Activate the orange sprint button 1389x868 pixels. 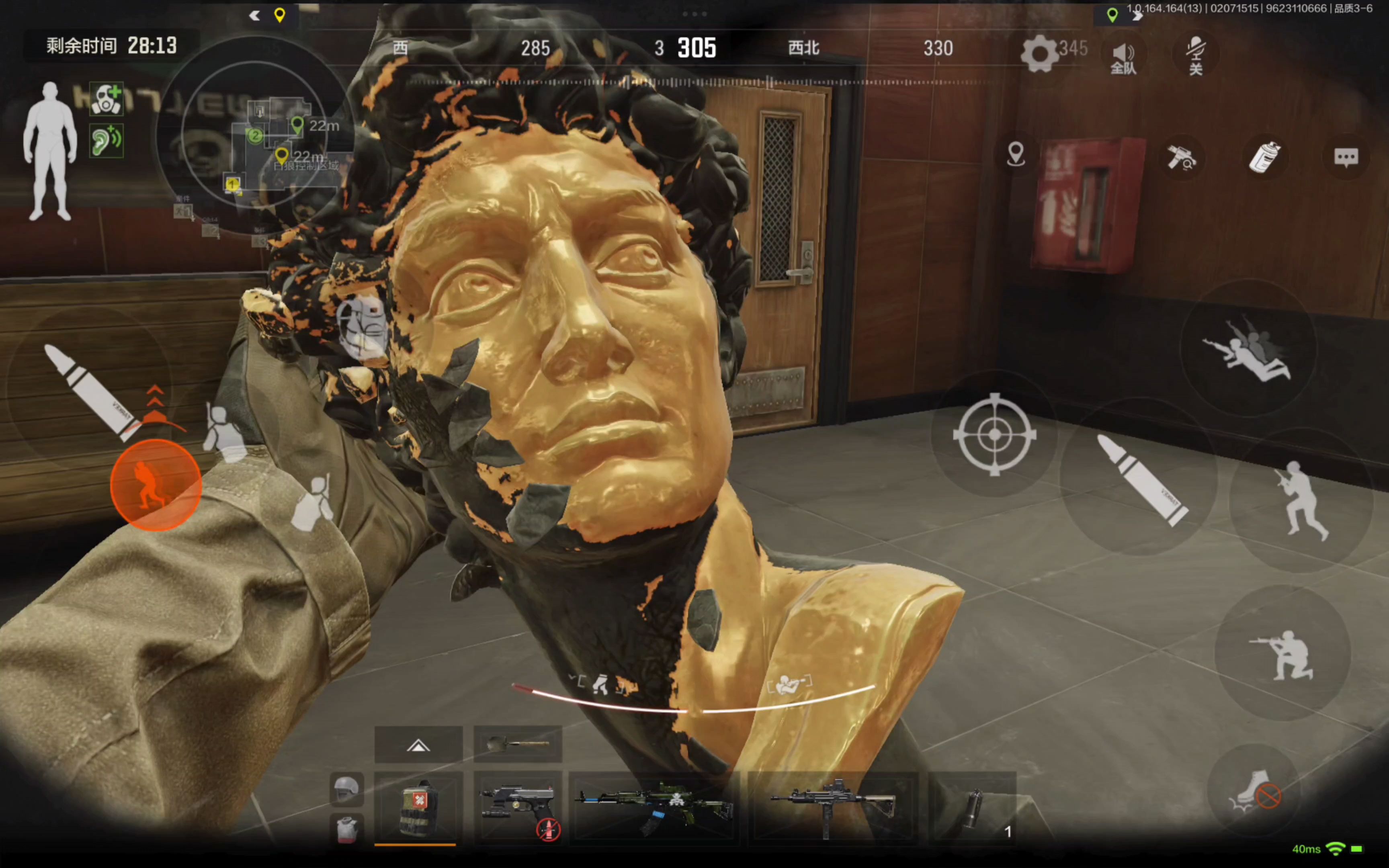[x=156, y=485]
